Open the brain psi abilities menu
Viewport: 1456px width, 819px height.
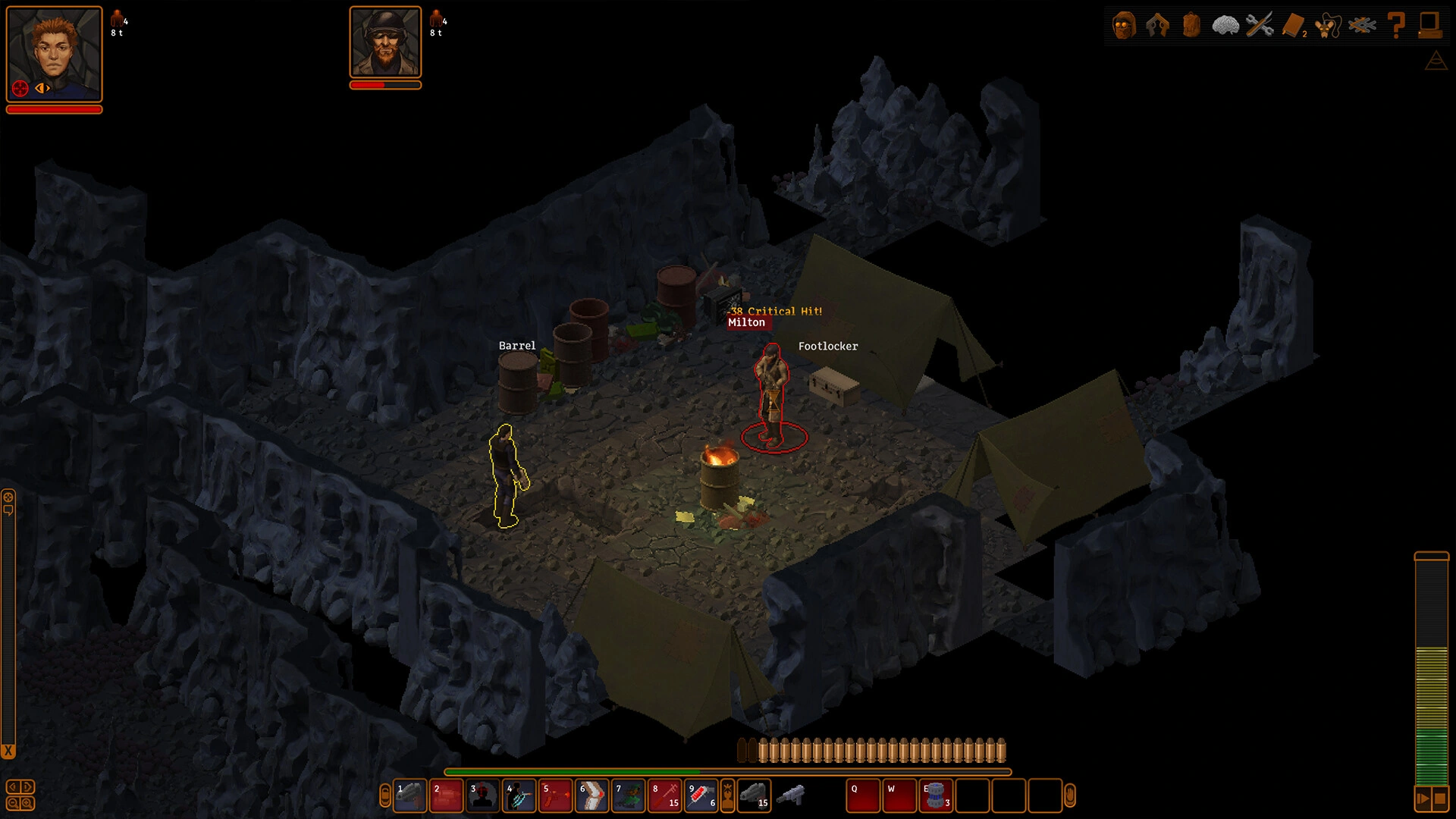(1225, 25)
